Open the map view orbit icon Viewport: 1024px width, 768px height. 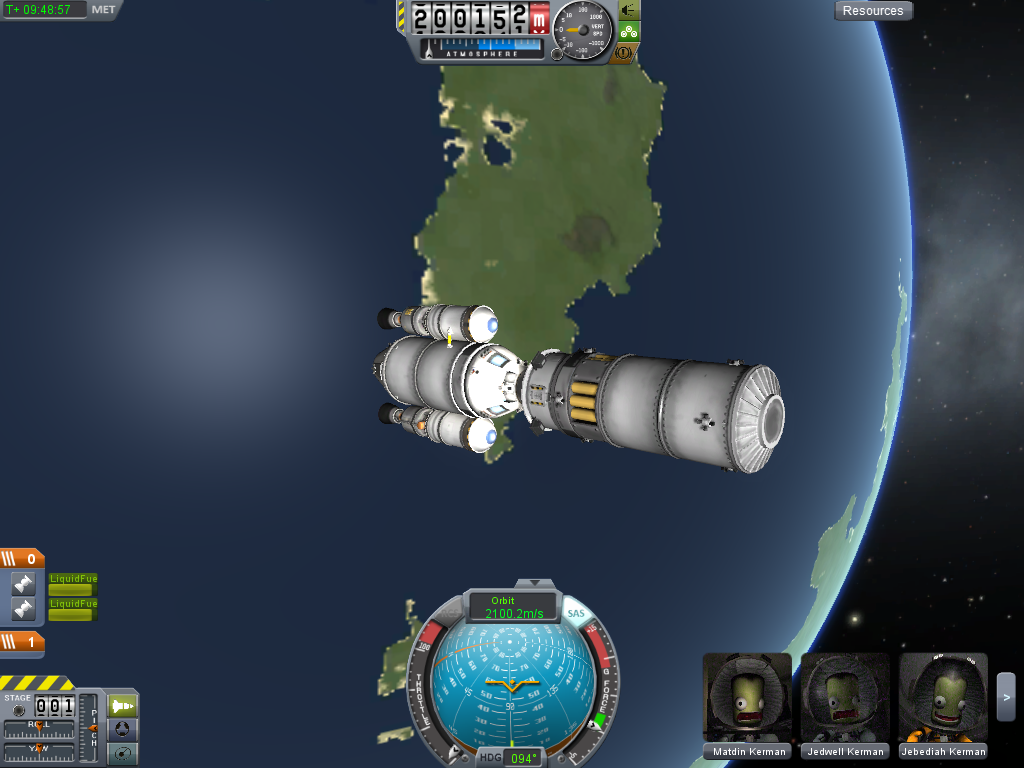coord(122,754)
